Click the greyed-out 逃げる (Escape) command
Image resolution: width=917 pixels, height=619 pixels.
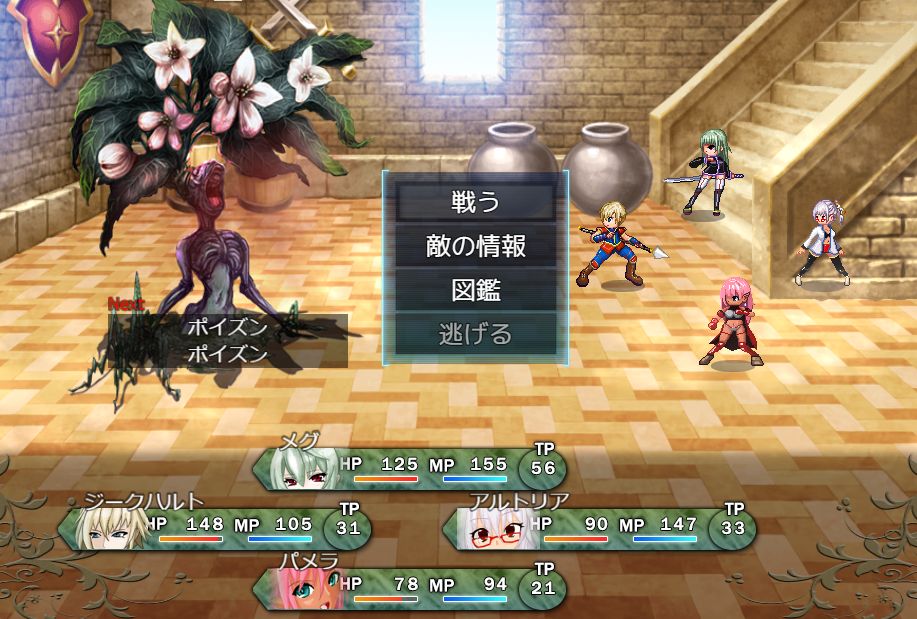[x=475, y=334]
